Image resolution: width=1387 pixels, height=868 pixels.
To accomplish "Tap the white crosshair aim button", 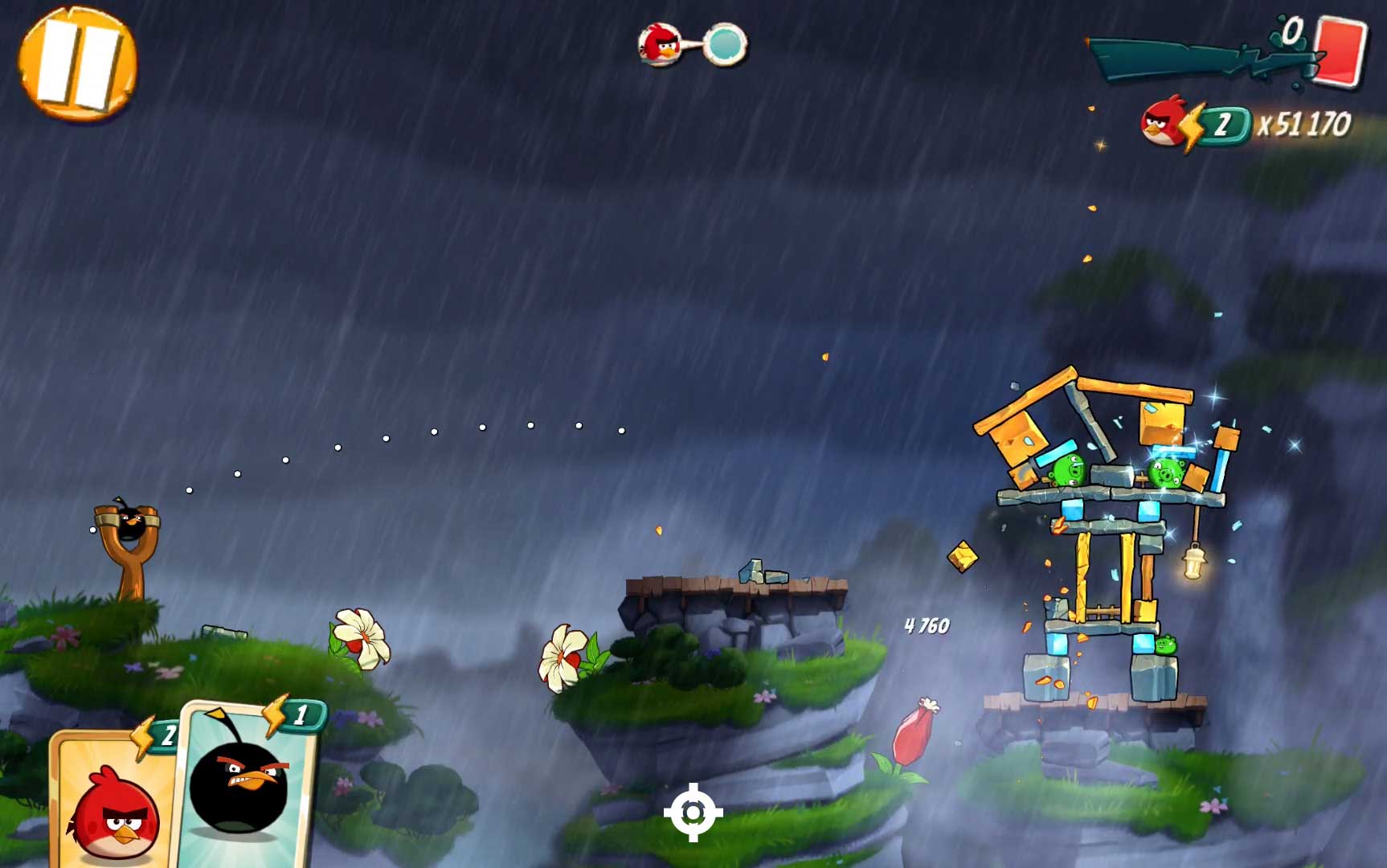I will pyautogui.click(x=693, y=813).
